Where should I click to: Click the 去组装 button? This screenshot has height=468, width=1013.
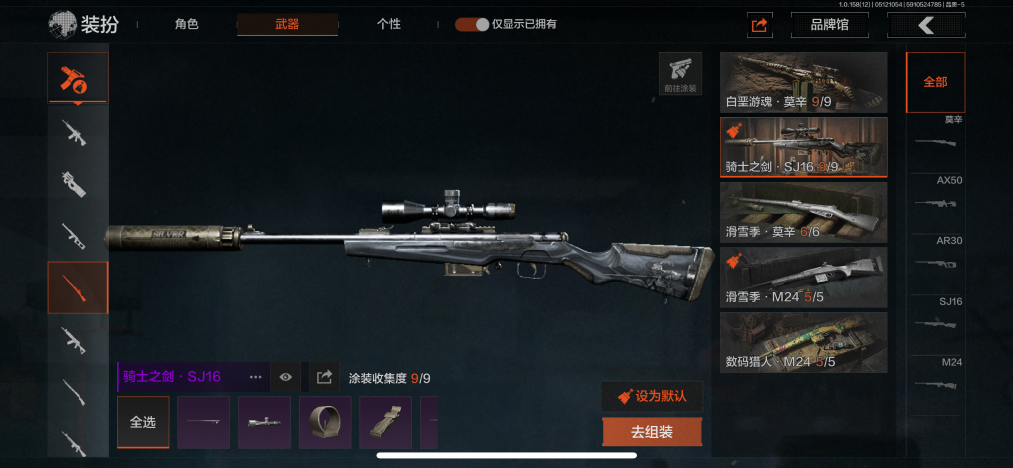click(652, 432)
